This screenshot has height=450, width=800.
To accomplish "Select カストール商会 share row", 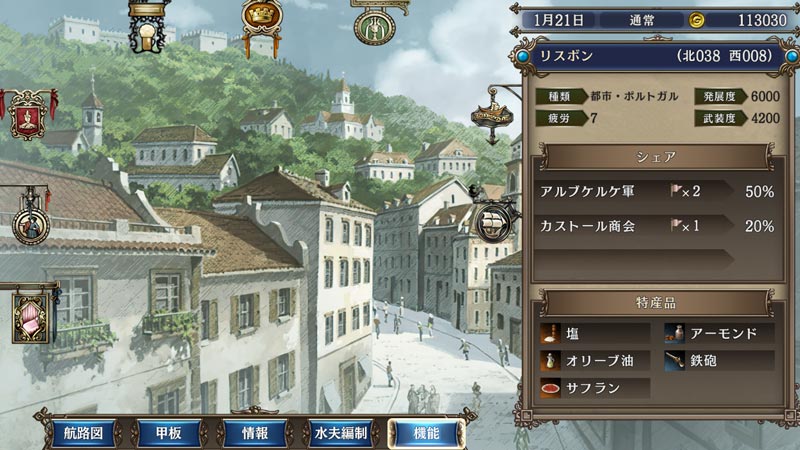I will click(656, 226).
